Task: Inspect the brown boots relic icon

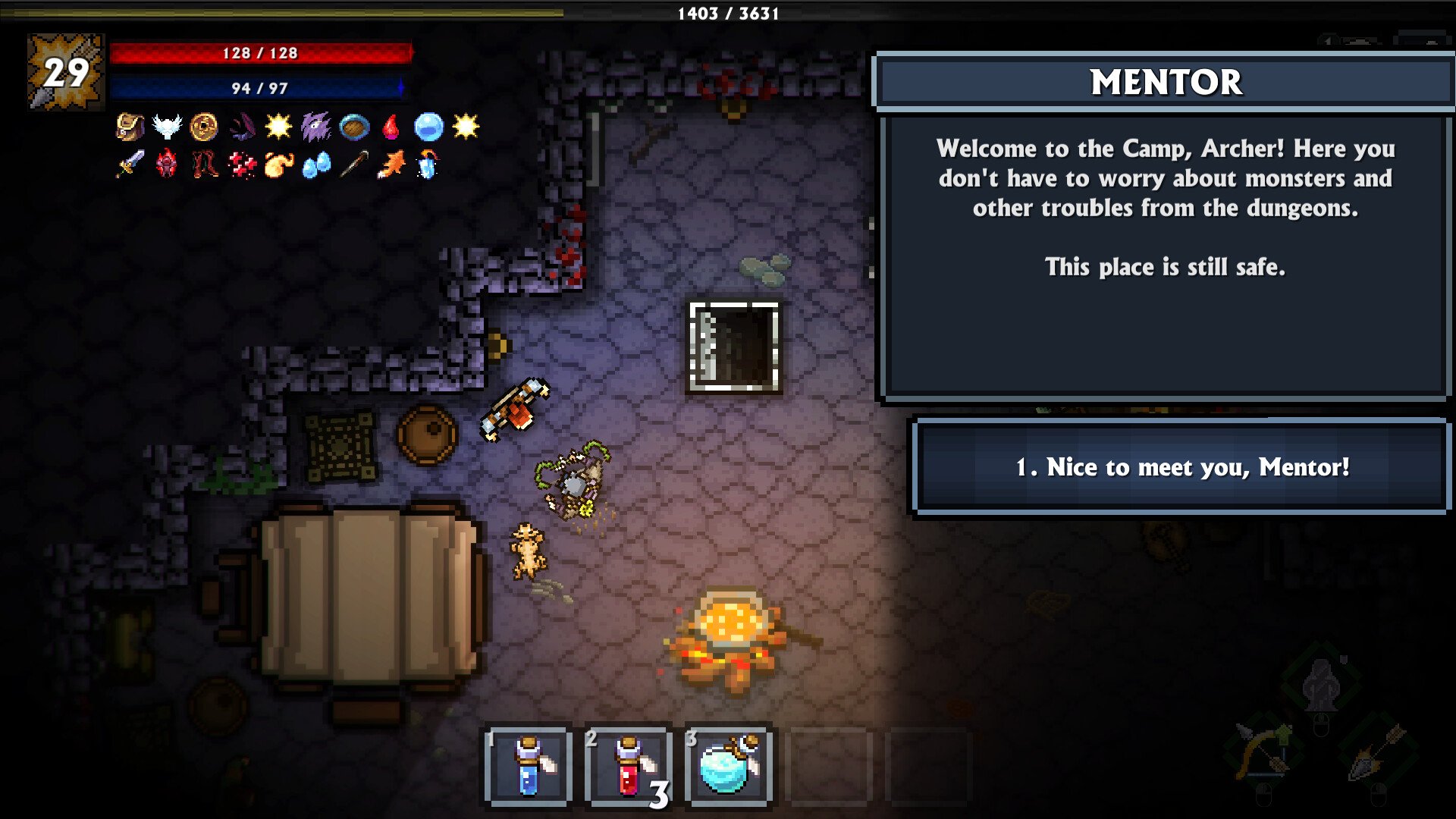Action: coord(204,164)
